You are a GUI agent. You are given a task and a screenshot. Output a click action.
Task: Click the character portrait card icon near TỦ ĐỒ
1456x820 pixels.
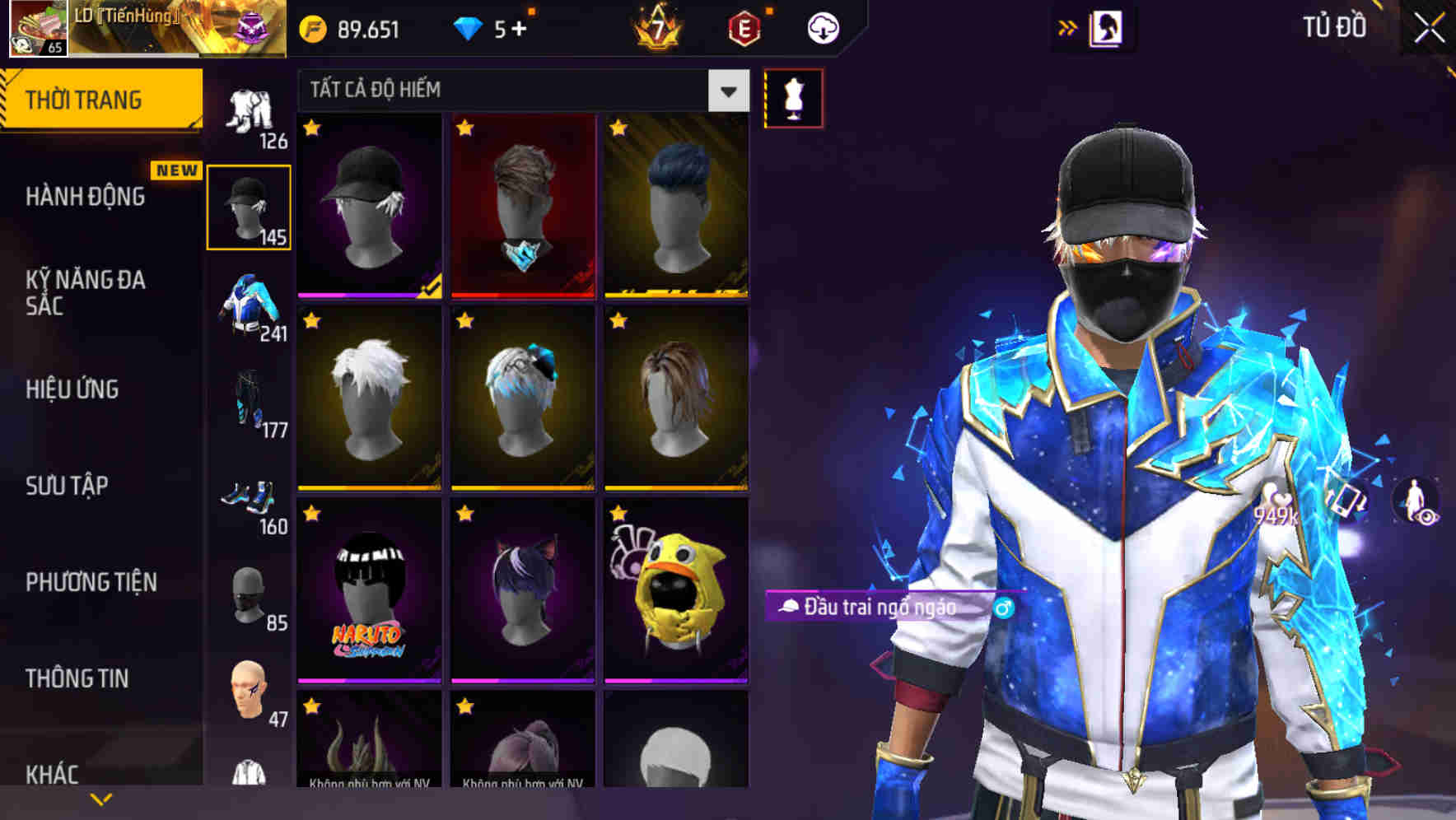[x=1108, y=27]
